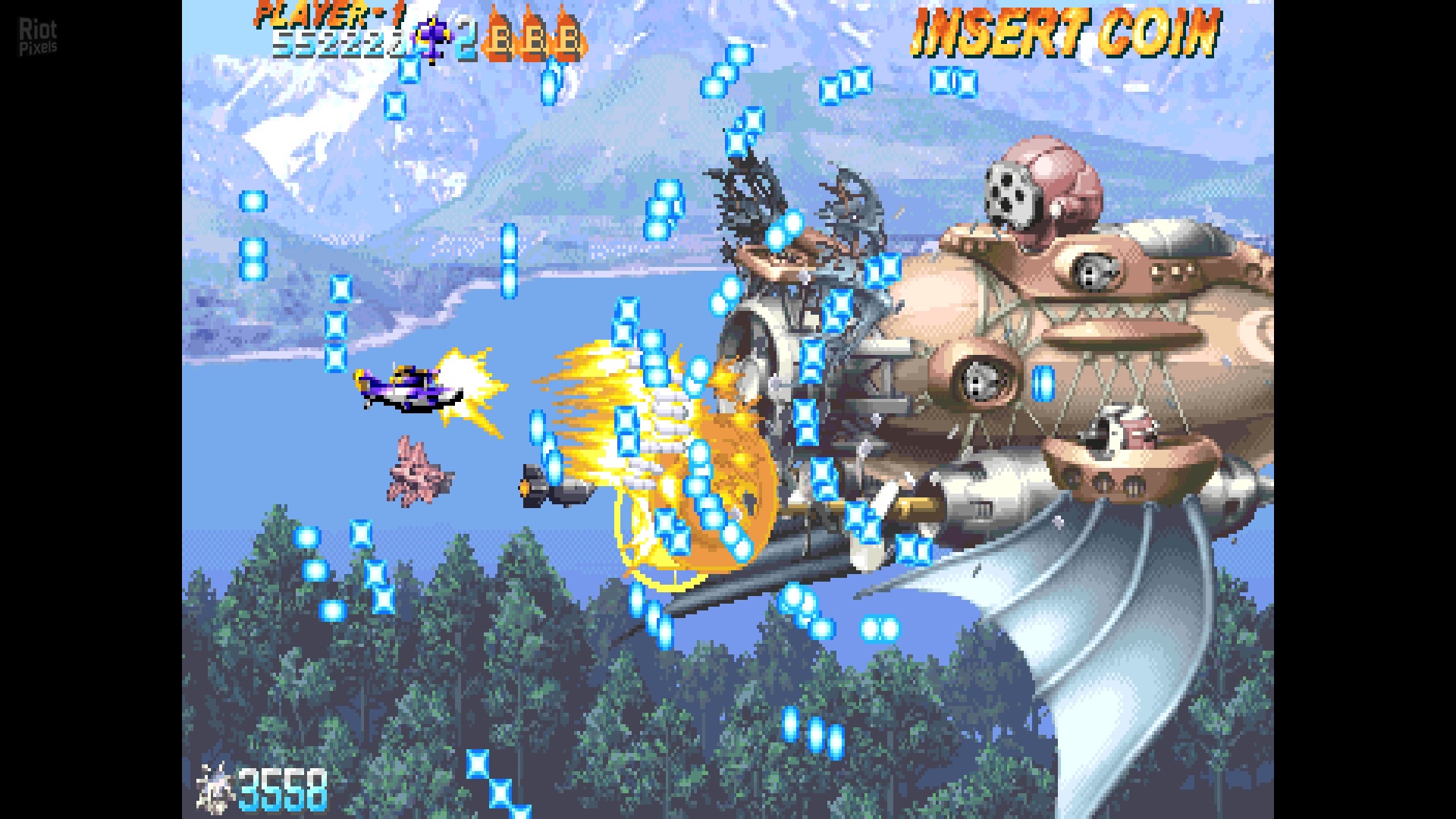Select the INSERT COIN player two prompt
This screenshot has width=1456, height=819.
coord(1065,33)
